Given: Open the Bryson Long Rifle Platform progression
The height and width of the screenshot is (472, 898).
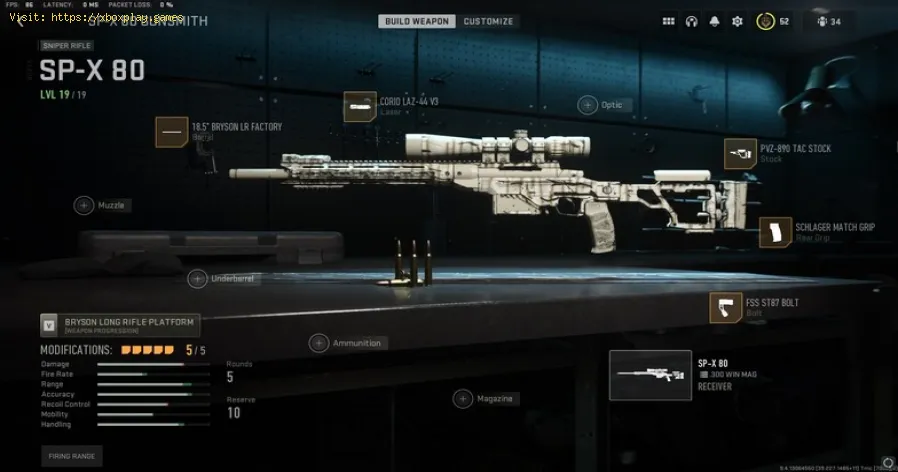Looking at the screenshot, I should coord(120,325).
